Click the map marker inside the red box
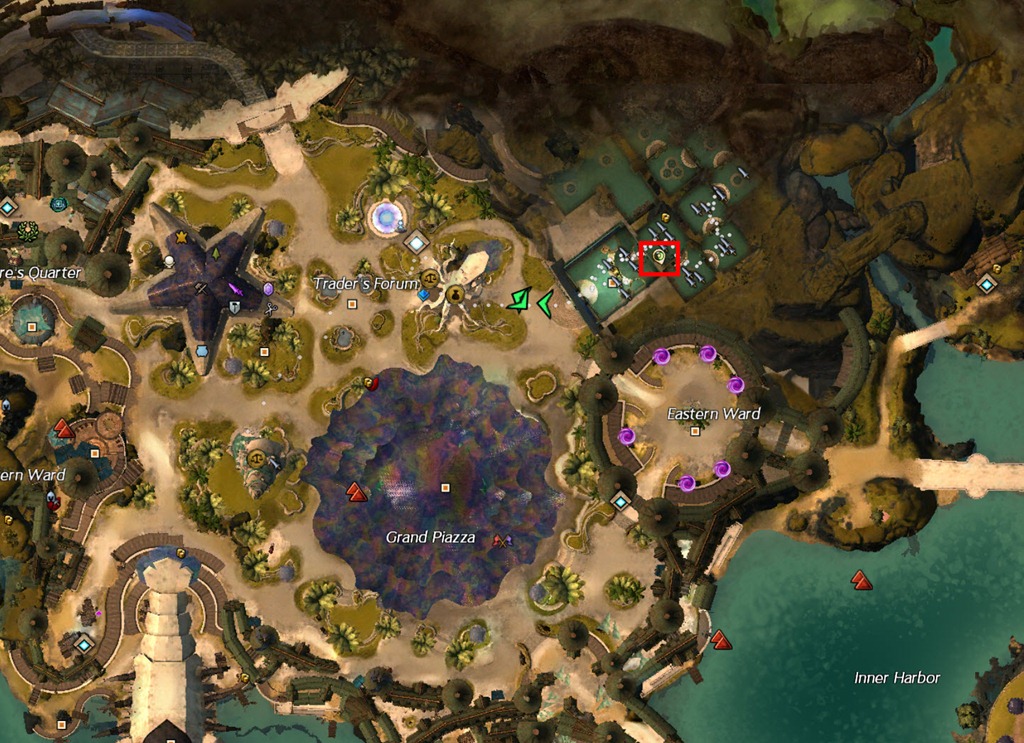Image resolution: width=1024 pixels, height=743 pixels. 660,258
